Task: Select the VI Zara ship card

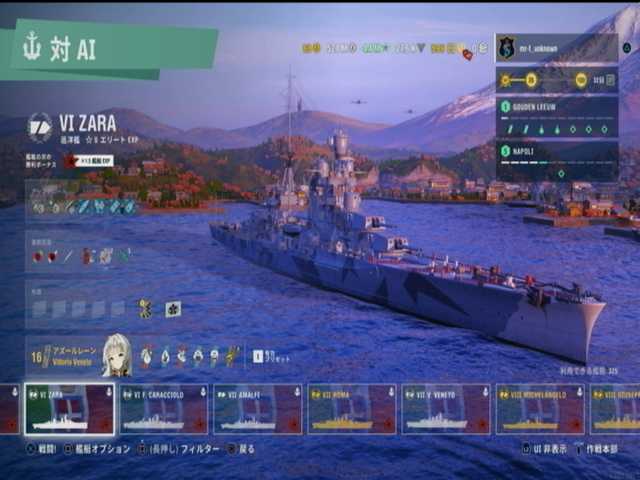Action: tap(69, 409)
